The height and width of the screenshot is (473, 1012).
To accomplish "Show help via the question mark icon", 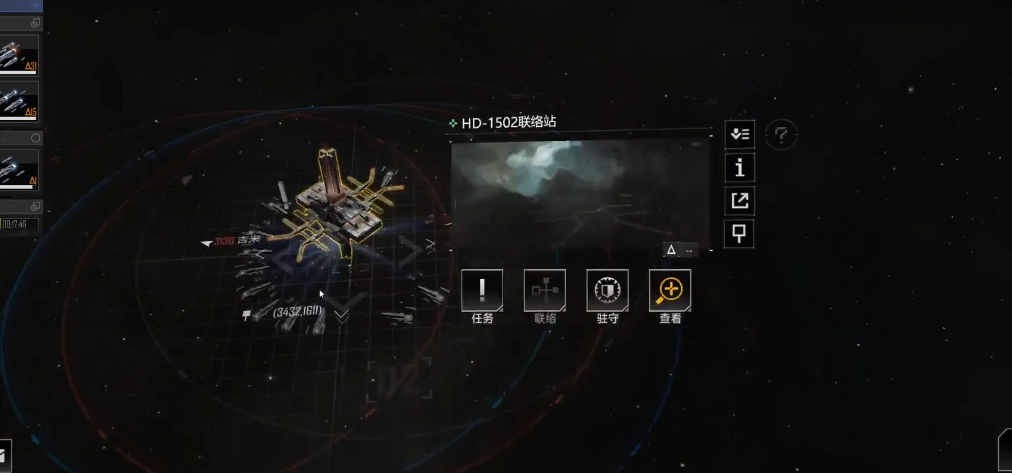I will tap(781, 134).
